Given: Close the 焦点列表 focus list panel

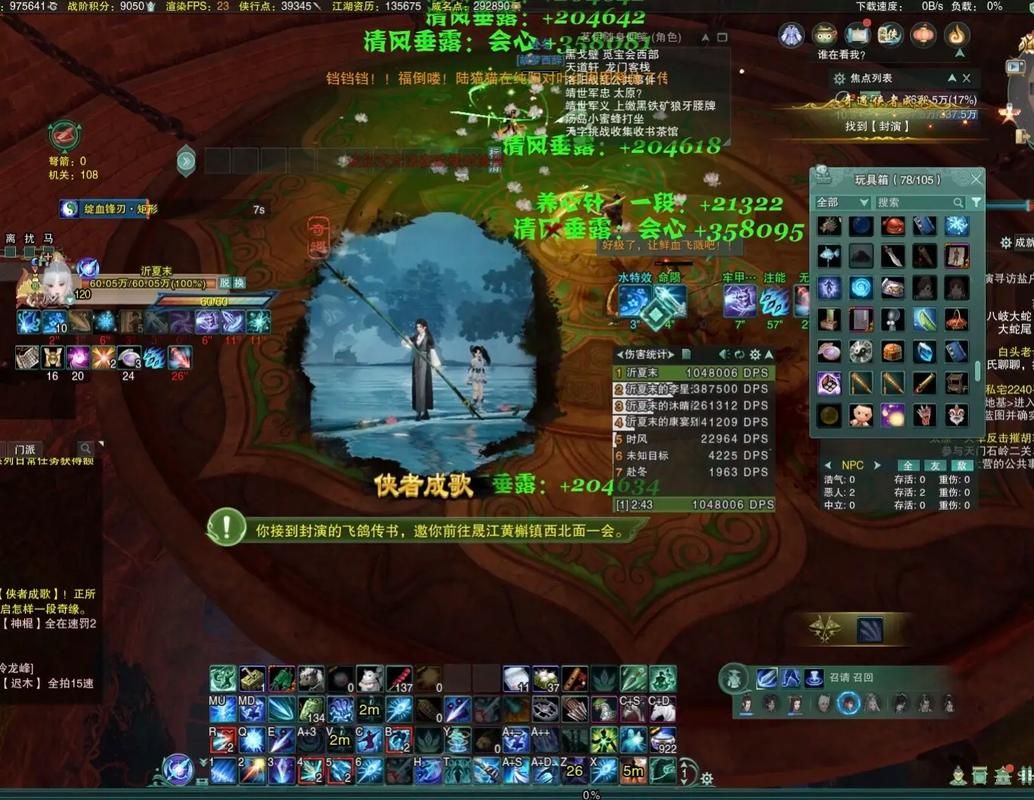Looking at the screenshot, I should pyautogui.click(x=966, y=78).
